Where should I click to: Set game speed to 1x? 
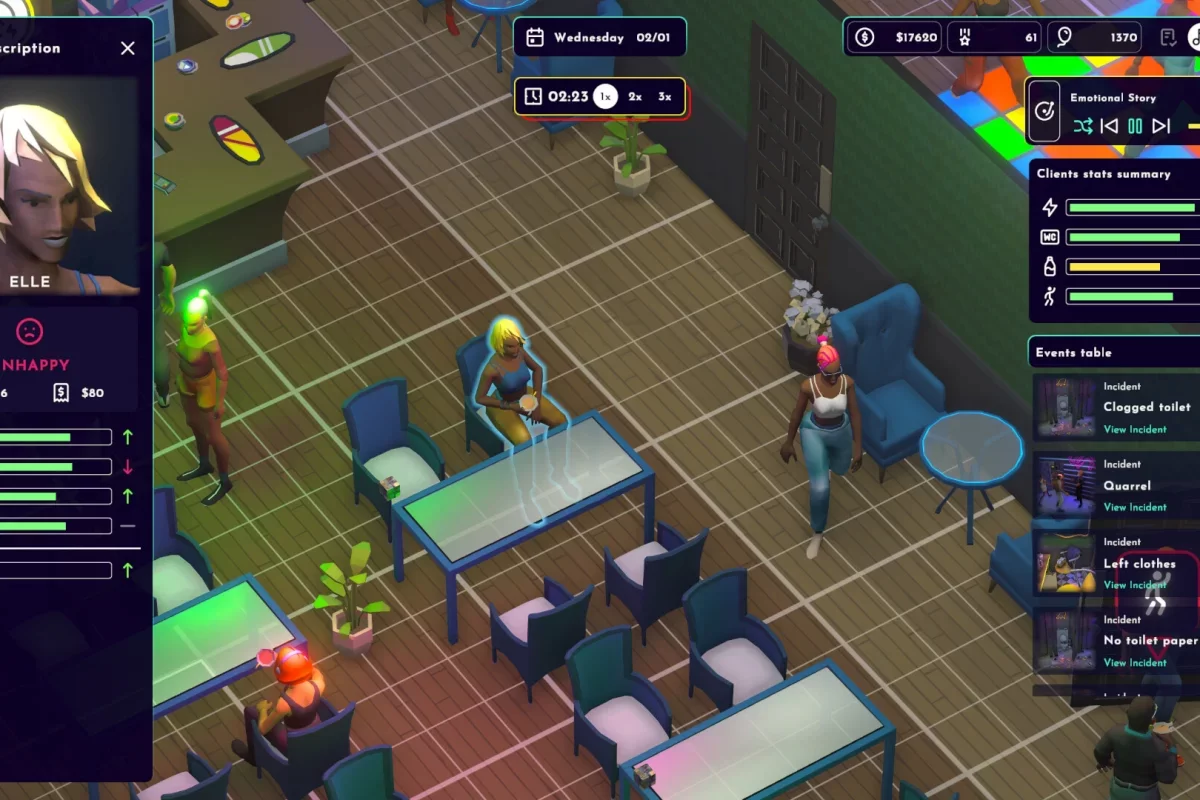pyautogui.click(x=605, y=97)
